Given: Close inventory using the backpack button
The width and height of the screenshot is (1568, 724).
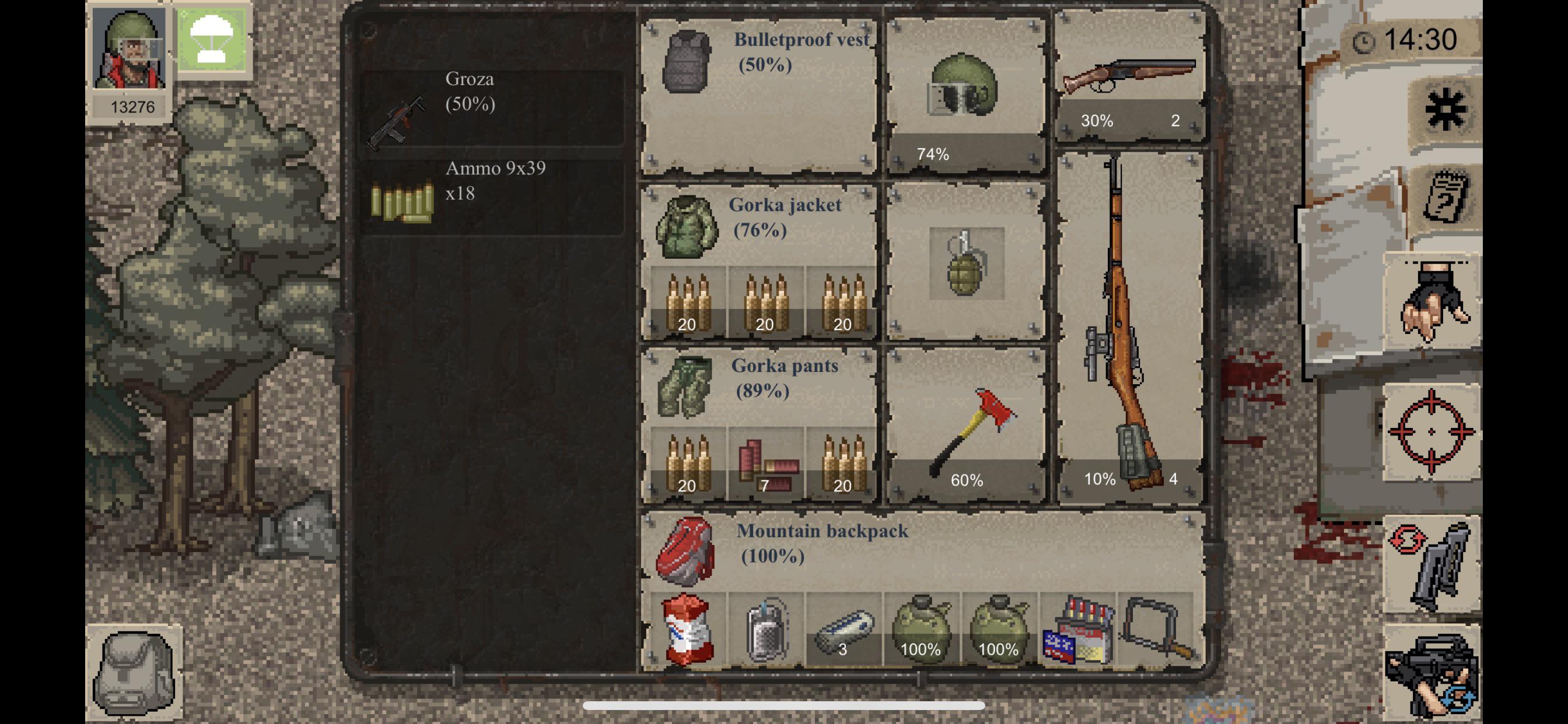Looking at the screenshot, I should (134, 672).
